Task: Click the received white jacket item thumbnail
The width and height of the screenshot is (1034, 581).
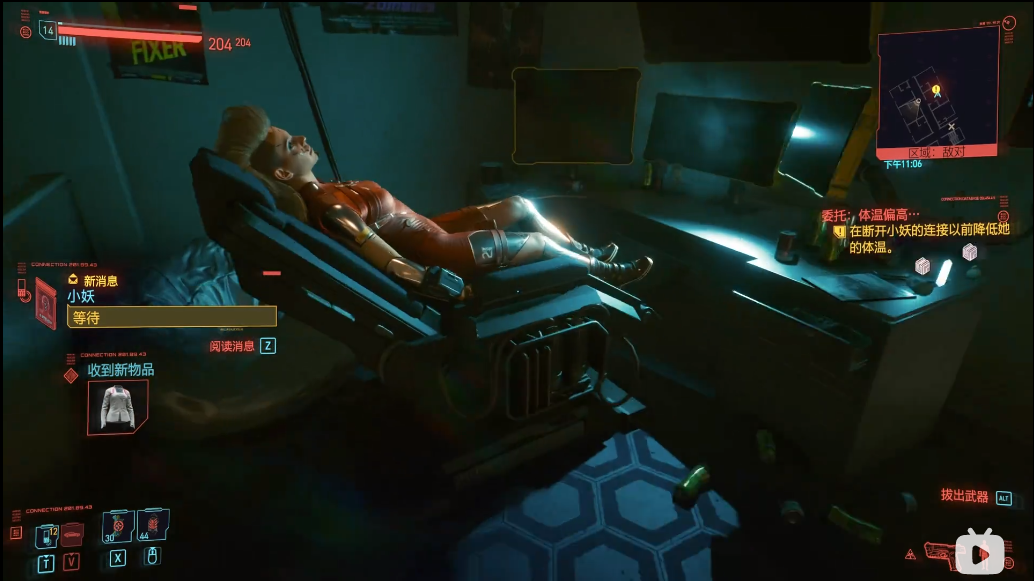Action: click(x=117, y=407)
